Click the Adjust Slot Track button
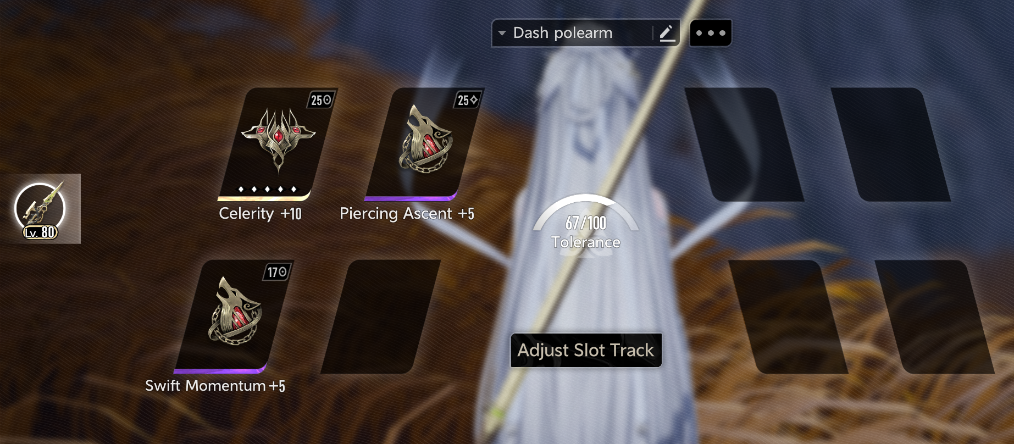Screen dimensions: 1014x444 click(x=586, y=350)
